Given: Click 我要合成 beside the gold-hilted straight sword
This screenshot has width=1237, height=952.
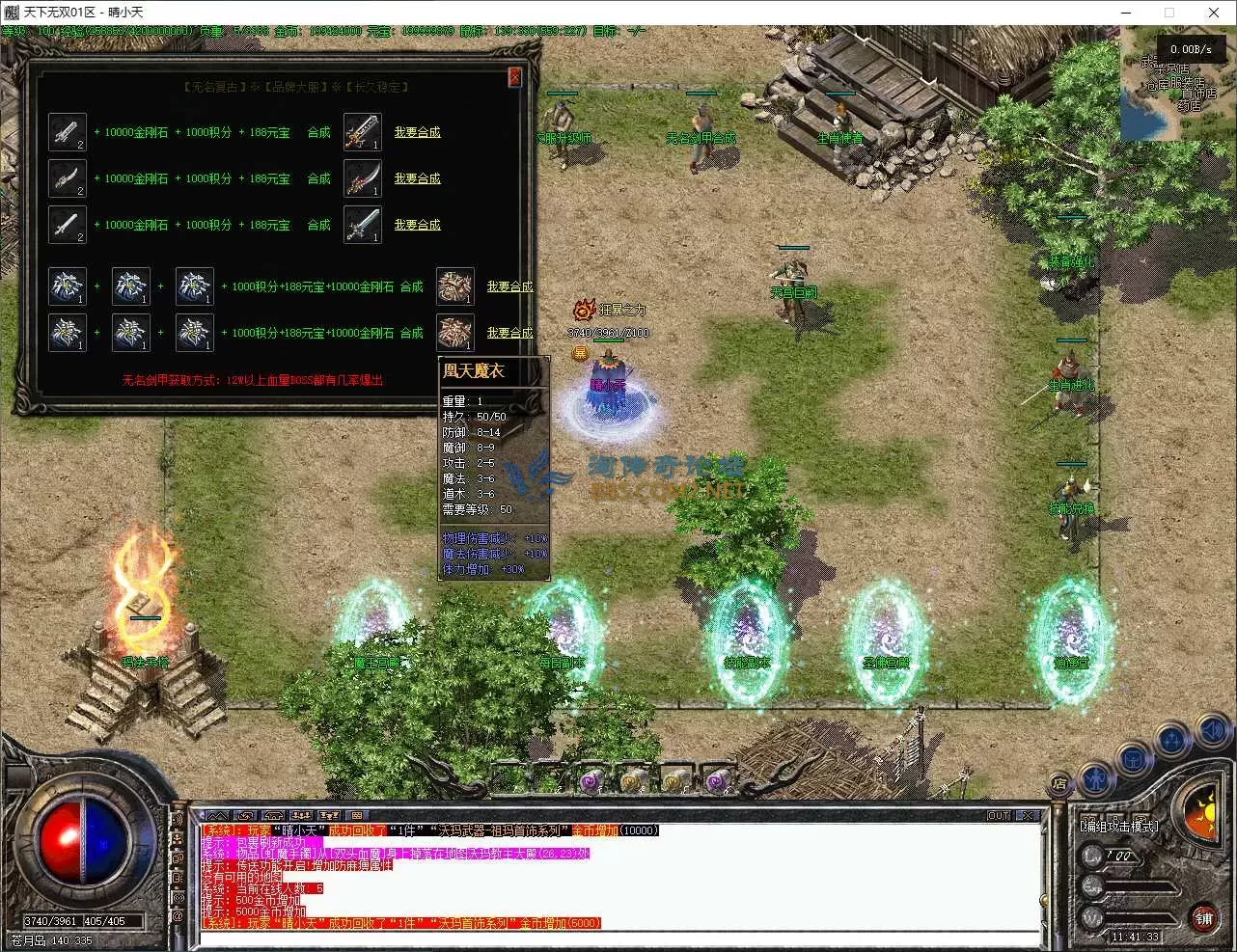Looking at the screenshot, I should pyautogui.click(x=417, y=132).
